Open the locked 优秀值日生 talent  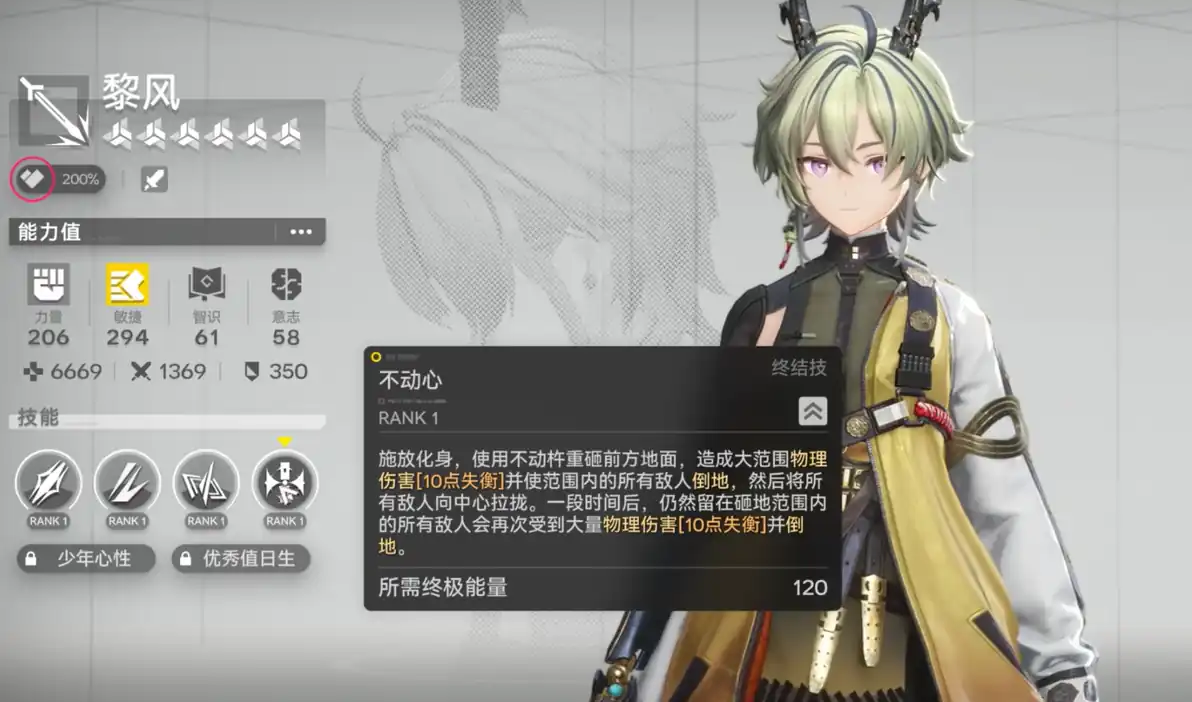coord(241,559)
